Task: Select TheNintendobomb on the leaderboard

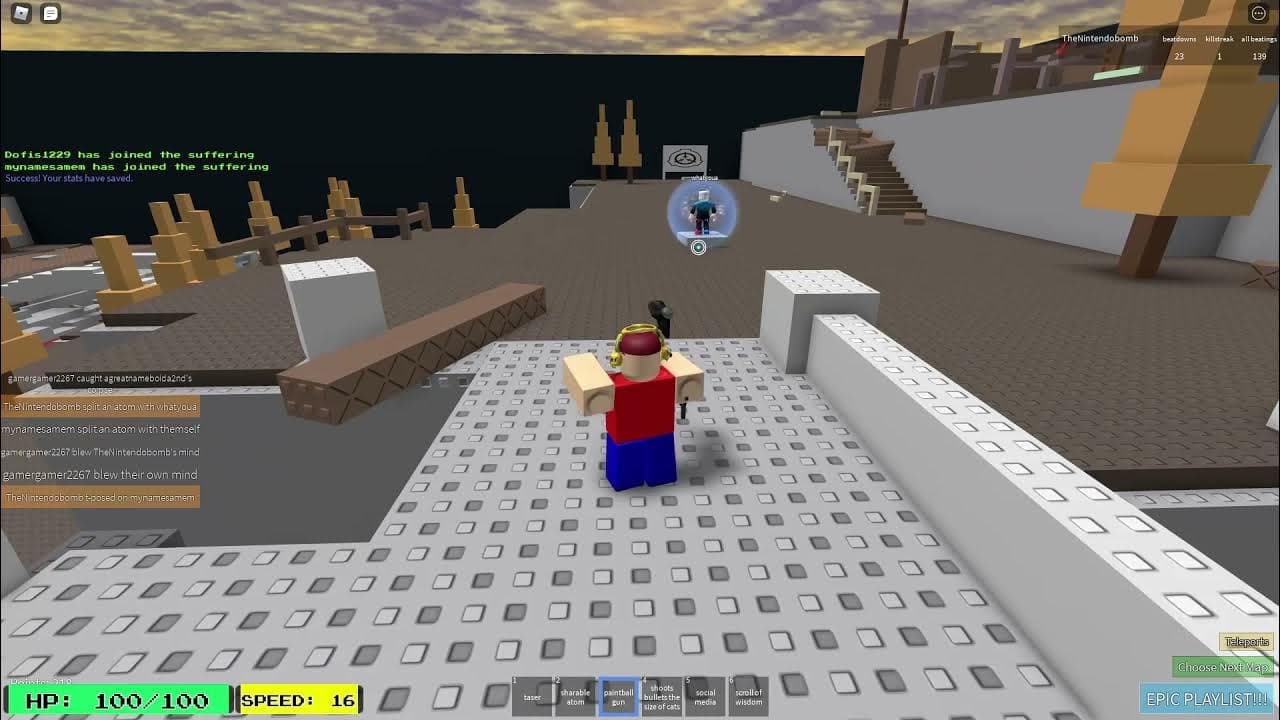Action: pos(1098,38)
